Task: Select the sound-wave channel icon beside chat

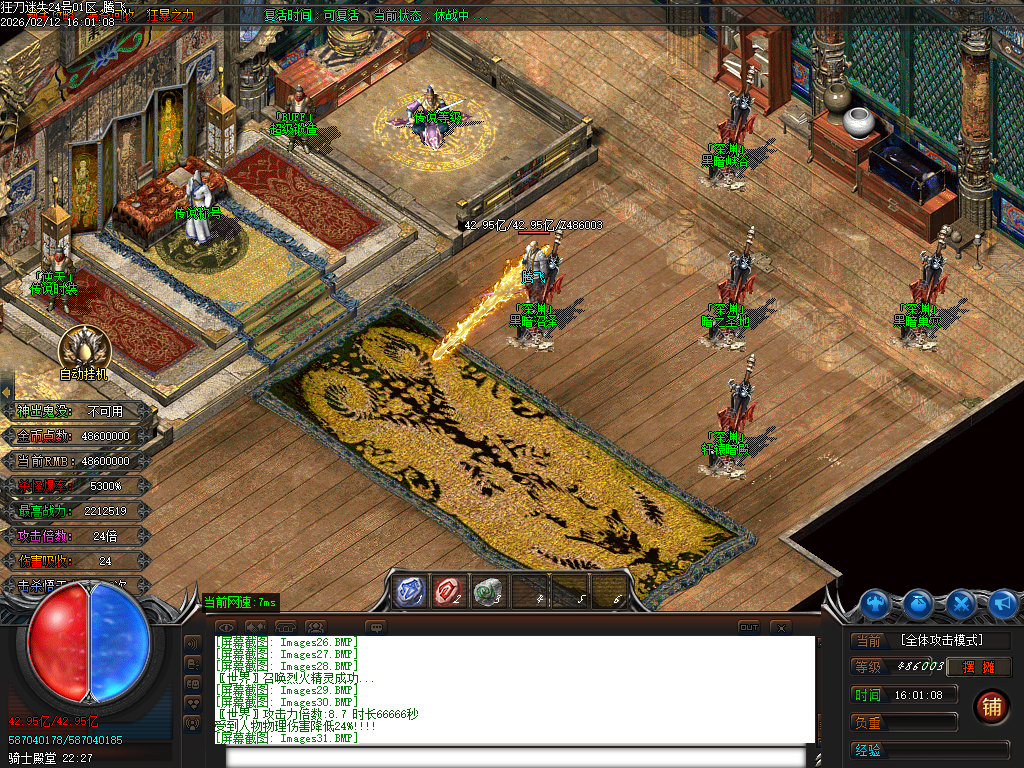Action: [x=192, y=642]
